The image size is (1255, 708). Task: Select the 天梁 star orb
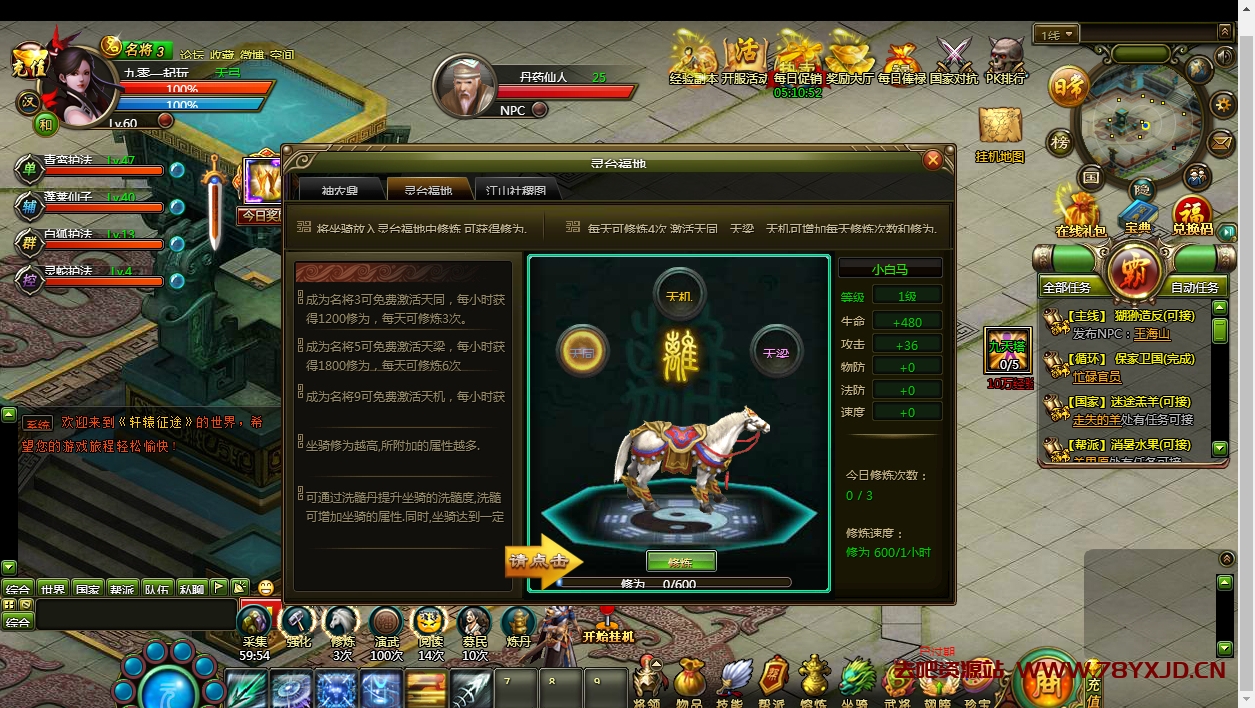777,352
